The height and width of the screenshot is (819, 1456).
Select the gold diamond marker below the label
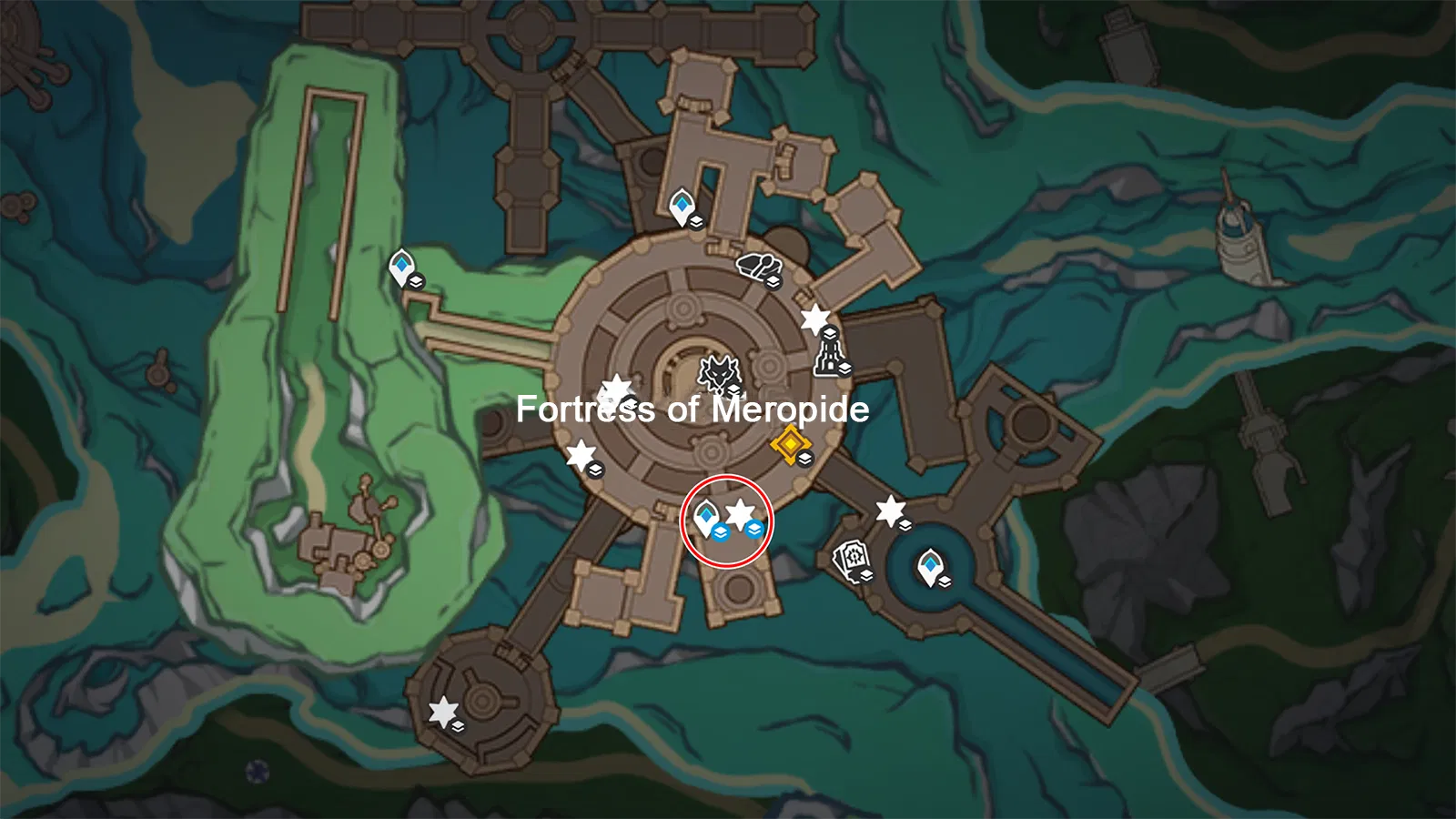click(x=790, y=445)
